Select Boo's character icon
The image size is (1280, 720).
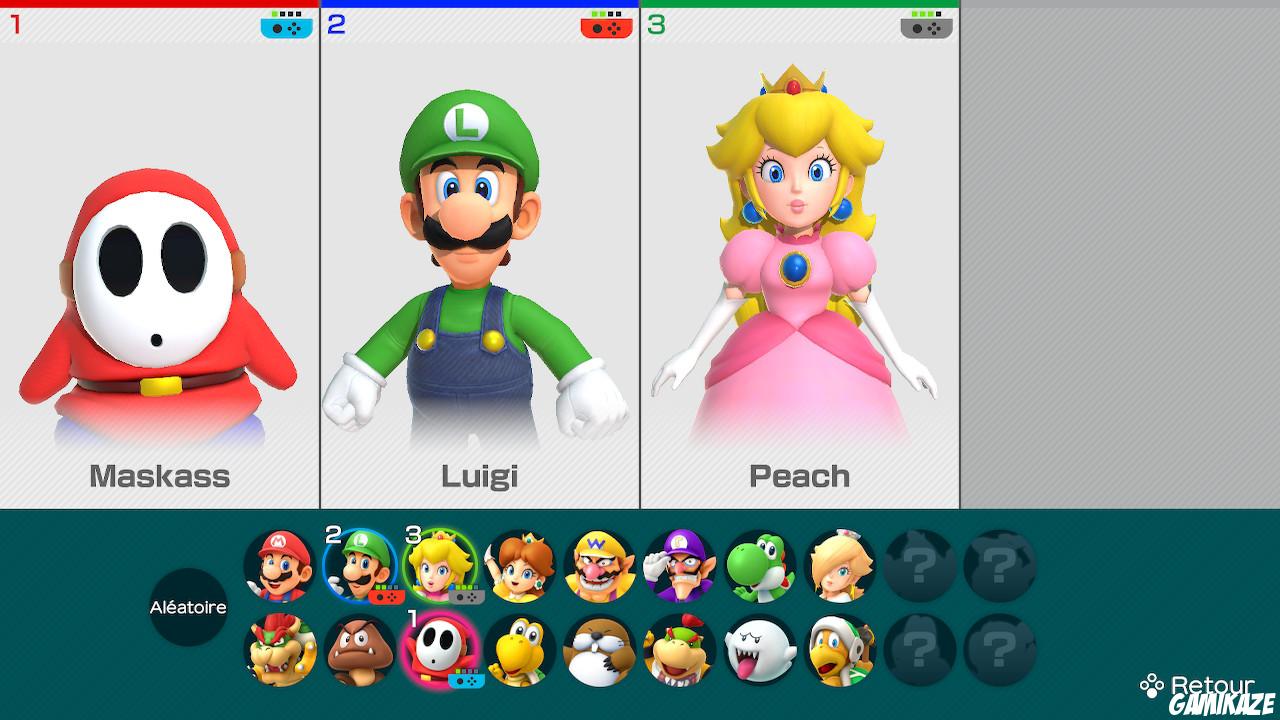tap(758, 650)
